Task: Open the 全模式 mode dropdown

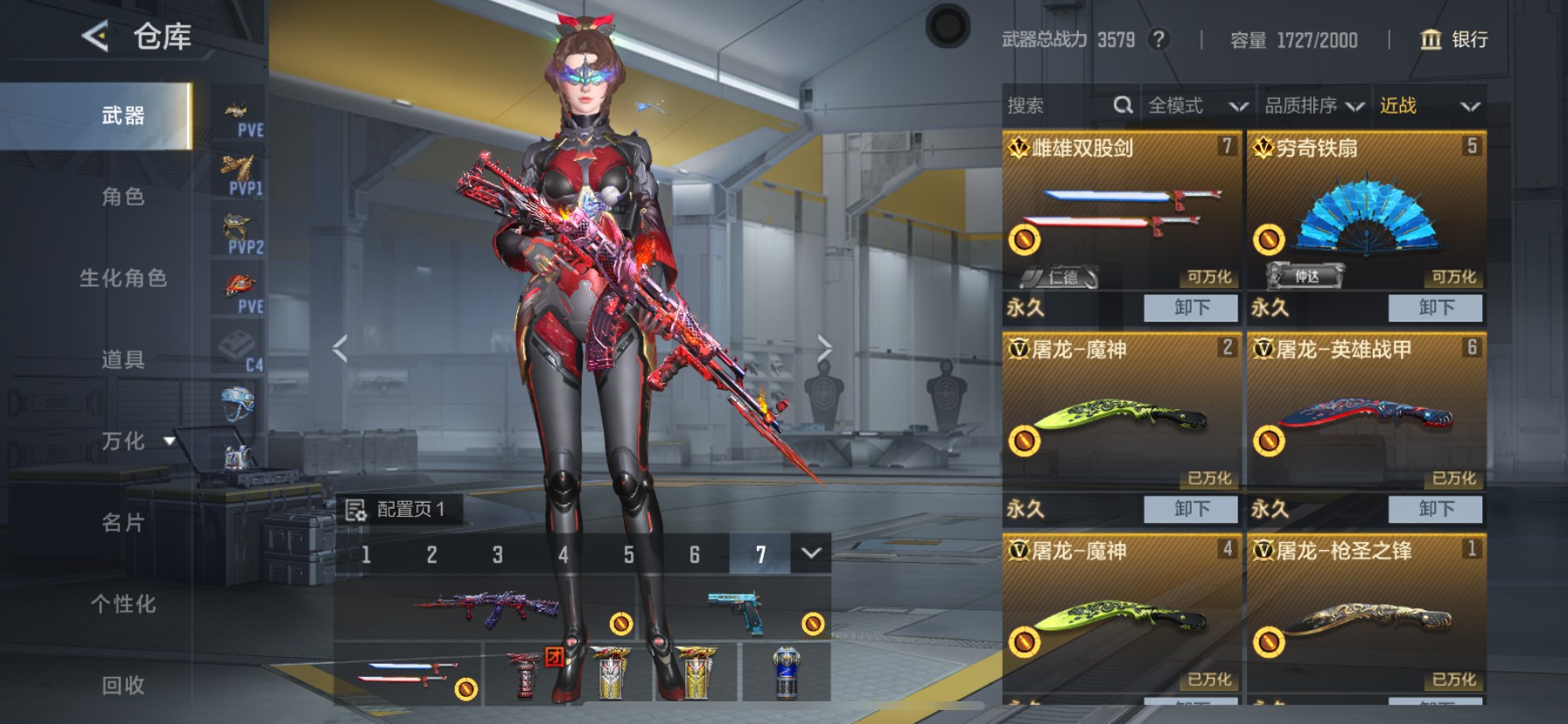Action: pos(1197,106)
